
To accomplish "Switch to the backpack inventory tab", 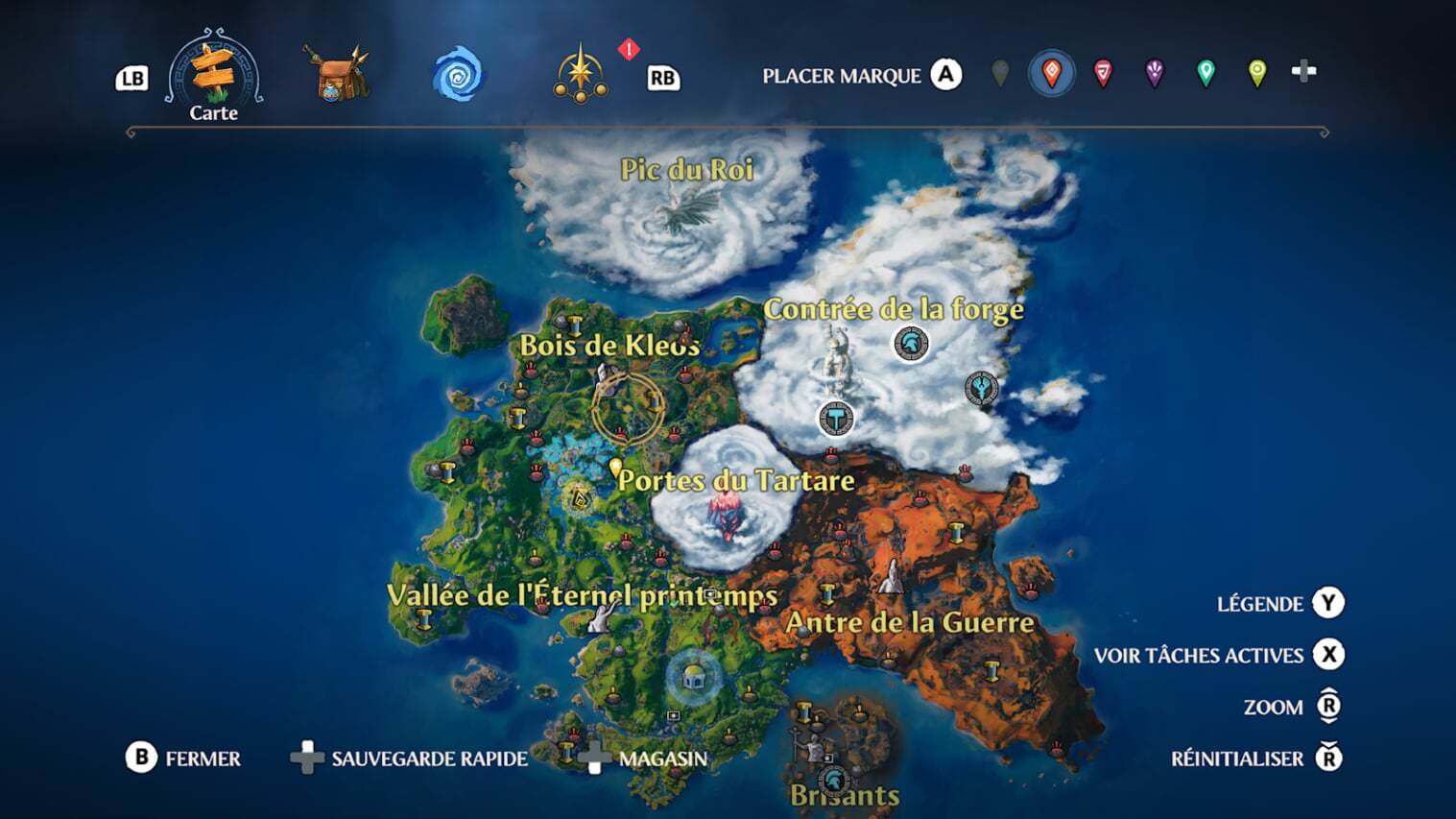I will (335, 75).
